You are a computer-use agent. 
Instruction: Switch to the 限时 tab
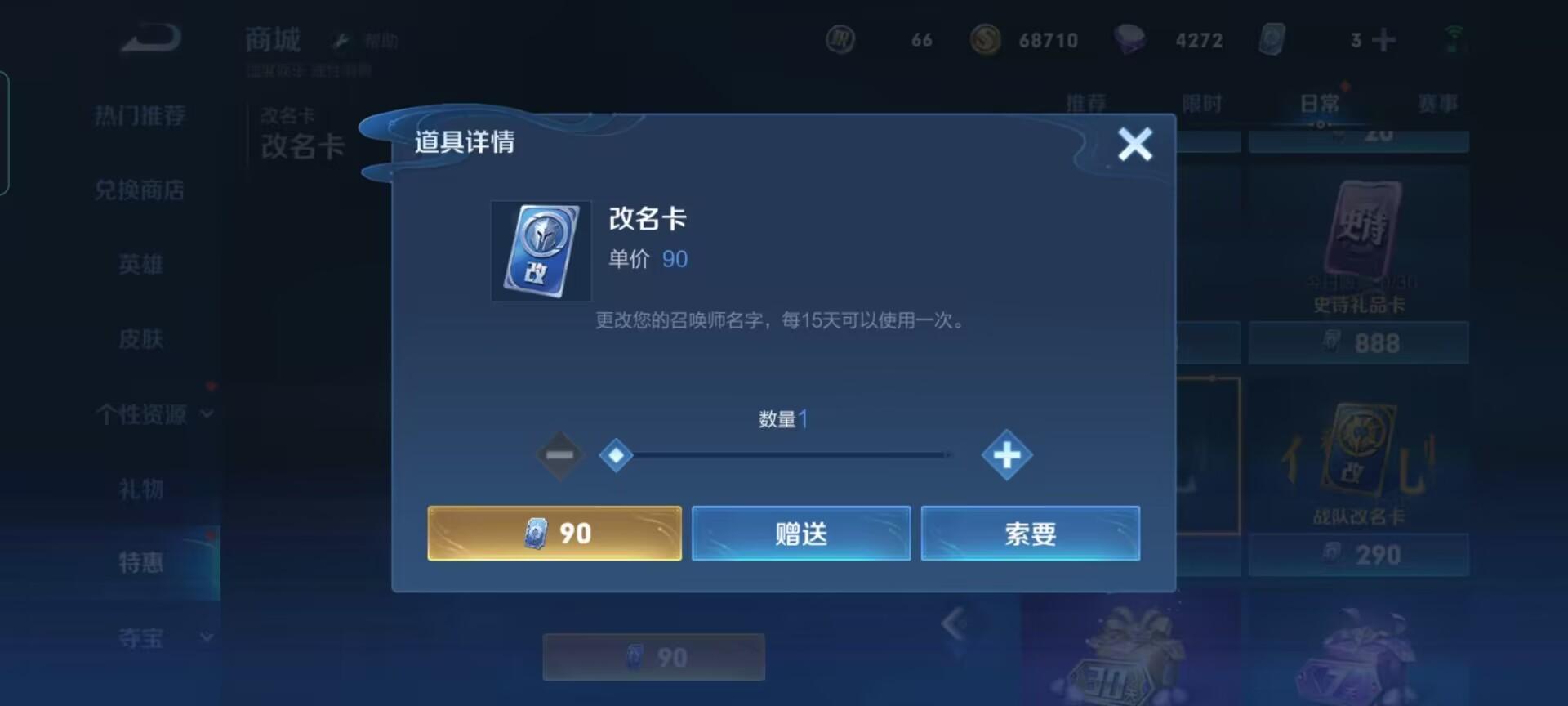(1204, 102)
